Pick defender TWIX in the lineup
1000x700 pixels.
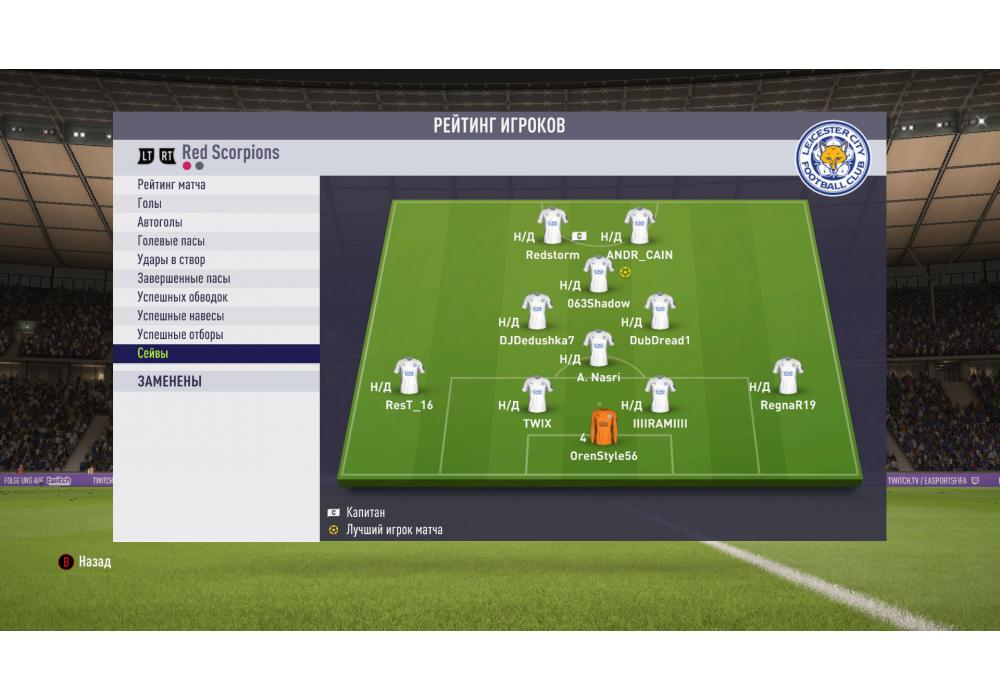tap(537, 395)
